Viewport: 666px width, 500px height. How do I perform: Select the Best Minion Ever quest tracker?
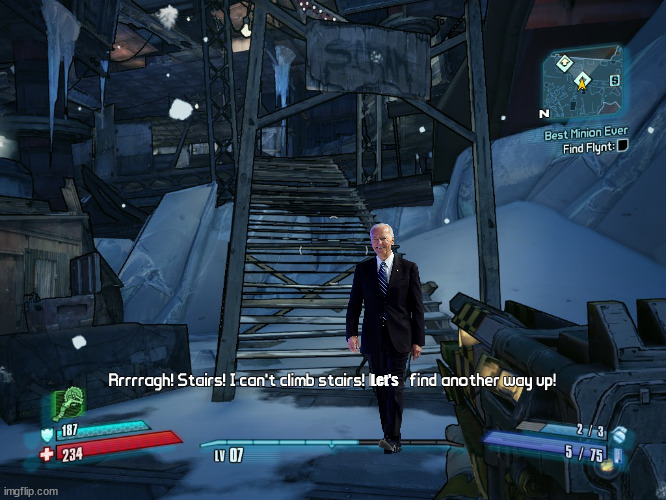[x=587, y=133]
